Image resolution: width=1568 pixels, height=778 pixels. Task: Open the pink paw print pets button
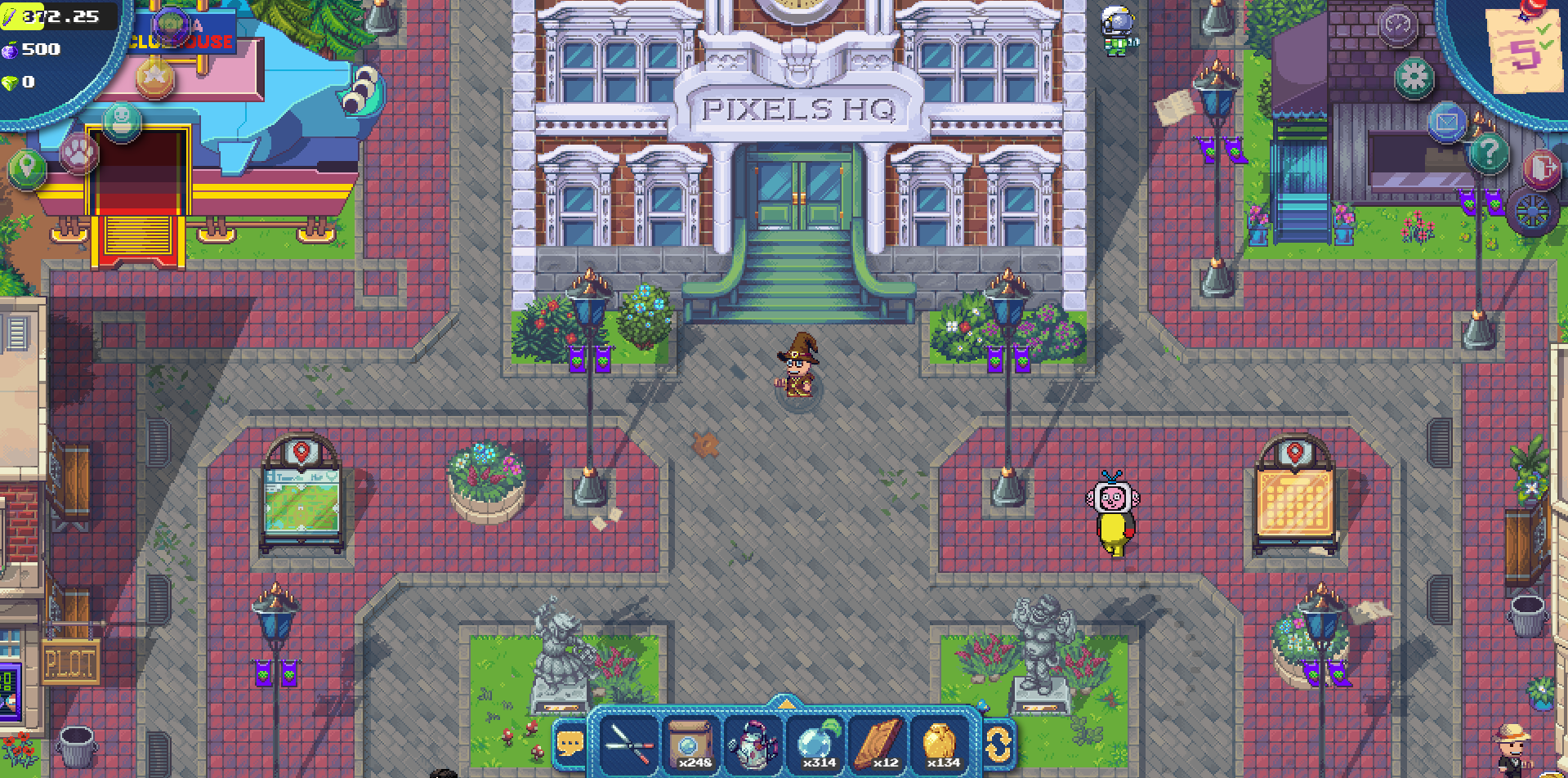coord(78,153)
